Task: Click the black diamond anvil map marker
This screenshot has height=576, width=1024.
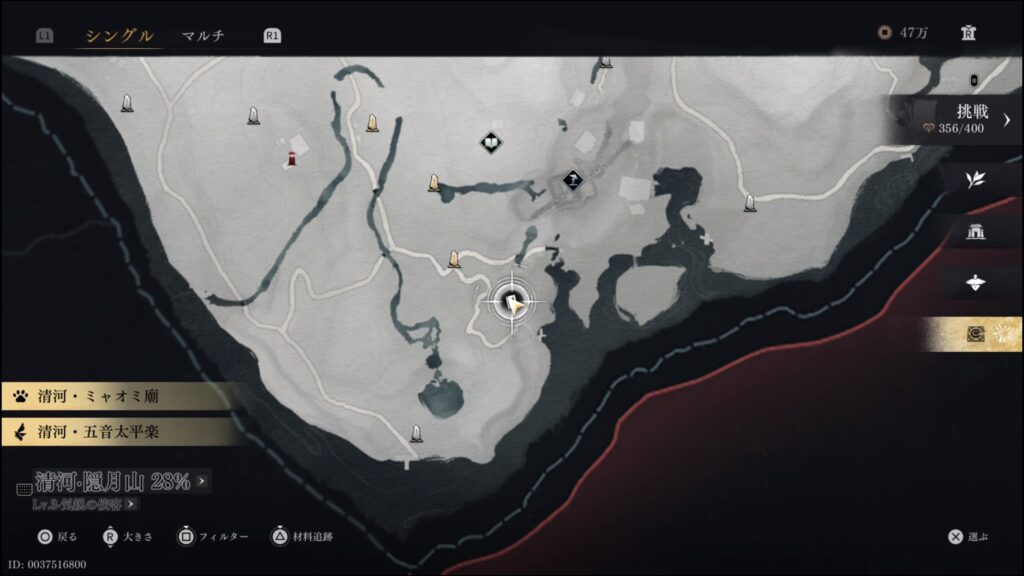Action: pos(573,181)
